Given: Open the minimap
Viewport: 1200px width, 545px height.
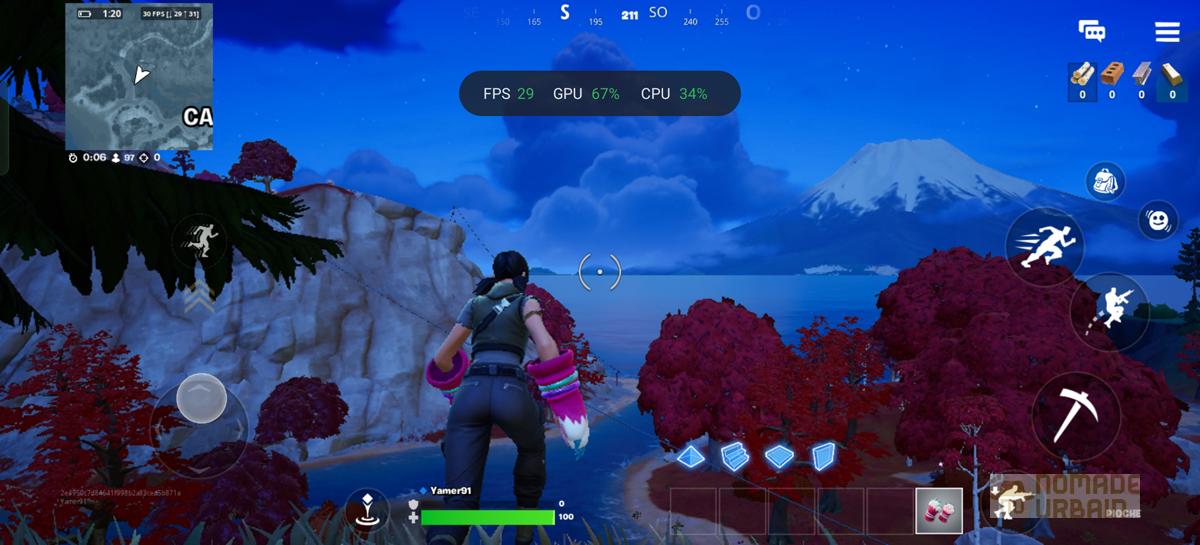Looking at the screenshot, I should click(x=139, y=76).
